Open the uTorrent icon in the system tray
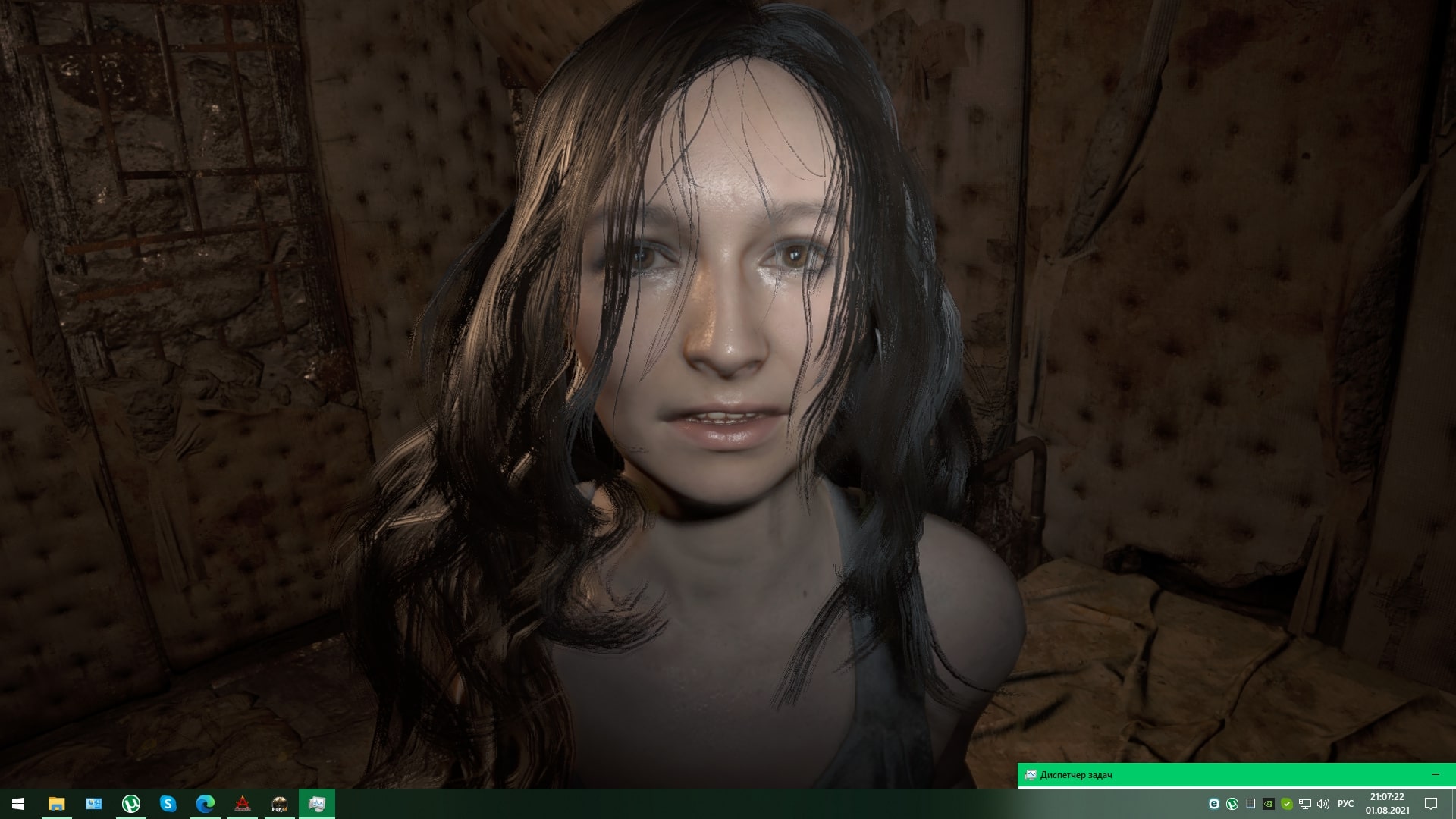 [1232, 804]
